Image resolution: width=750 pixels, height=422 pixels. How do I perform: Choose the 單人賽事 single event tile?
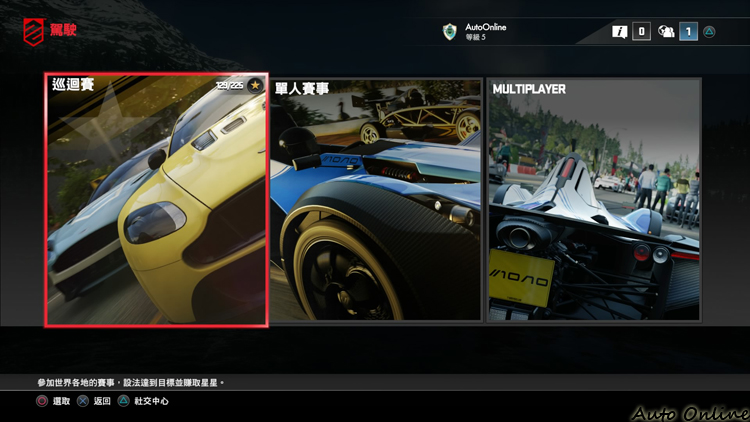point(376,199)
